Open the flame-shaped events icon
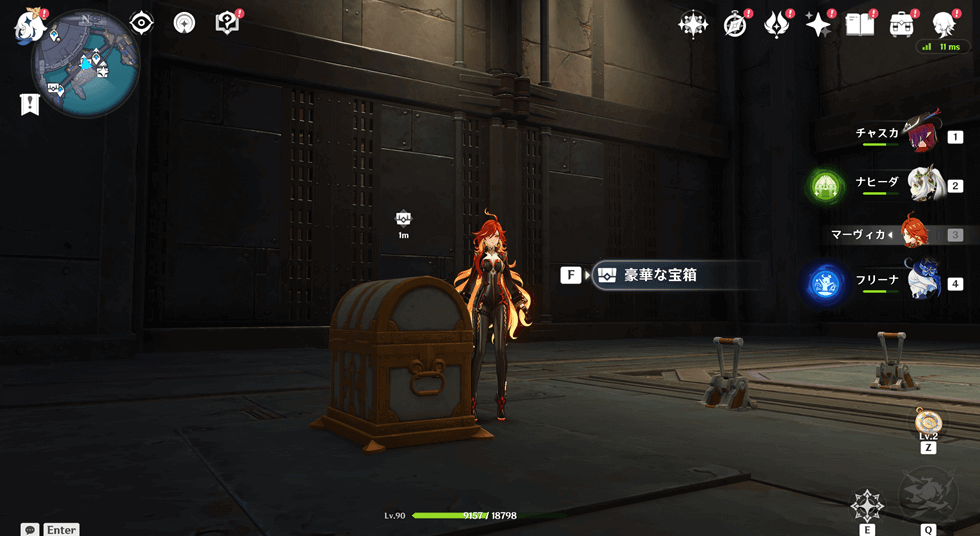Screen dimensions: 980x536 pos(777,25)
